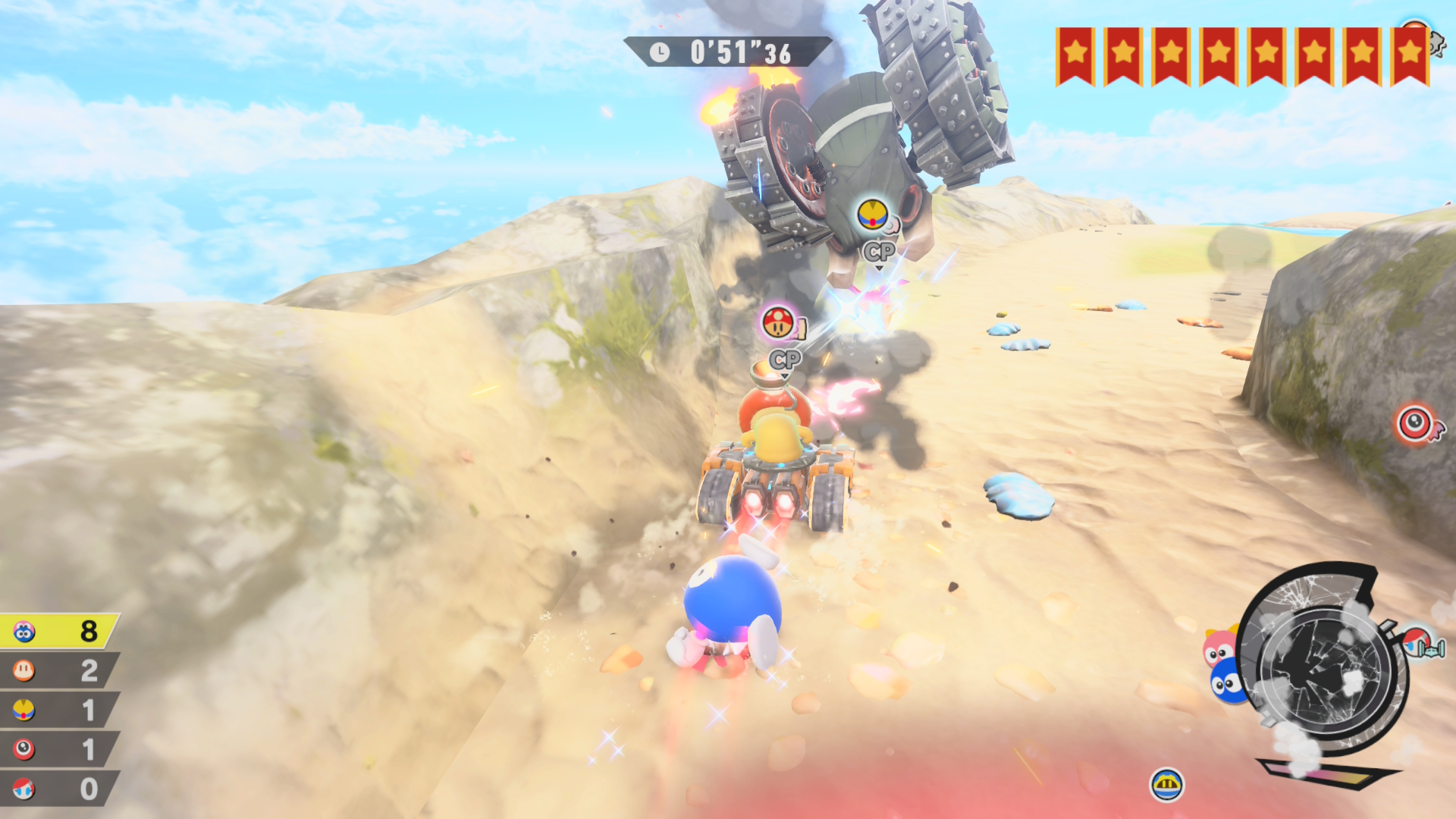Click the red-haired rider machine indicator

coord(1420,643)
